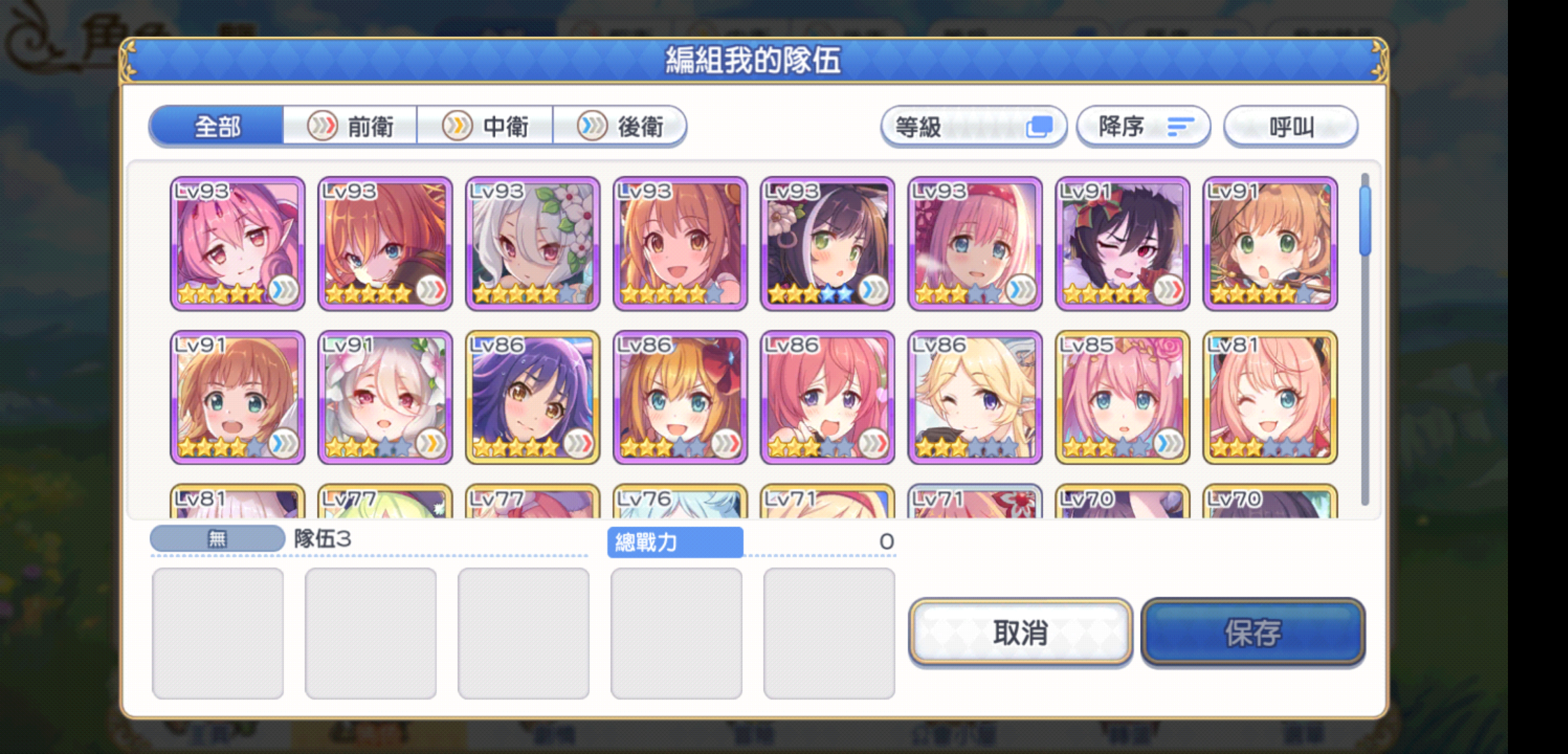
Task: Click the vanguard arrow icon beside 前衛
Action: click(x=323, y=126)
